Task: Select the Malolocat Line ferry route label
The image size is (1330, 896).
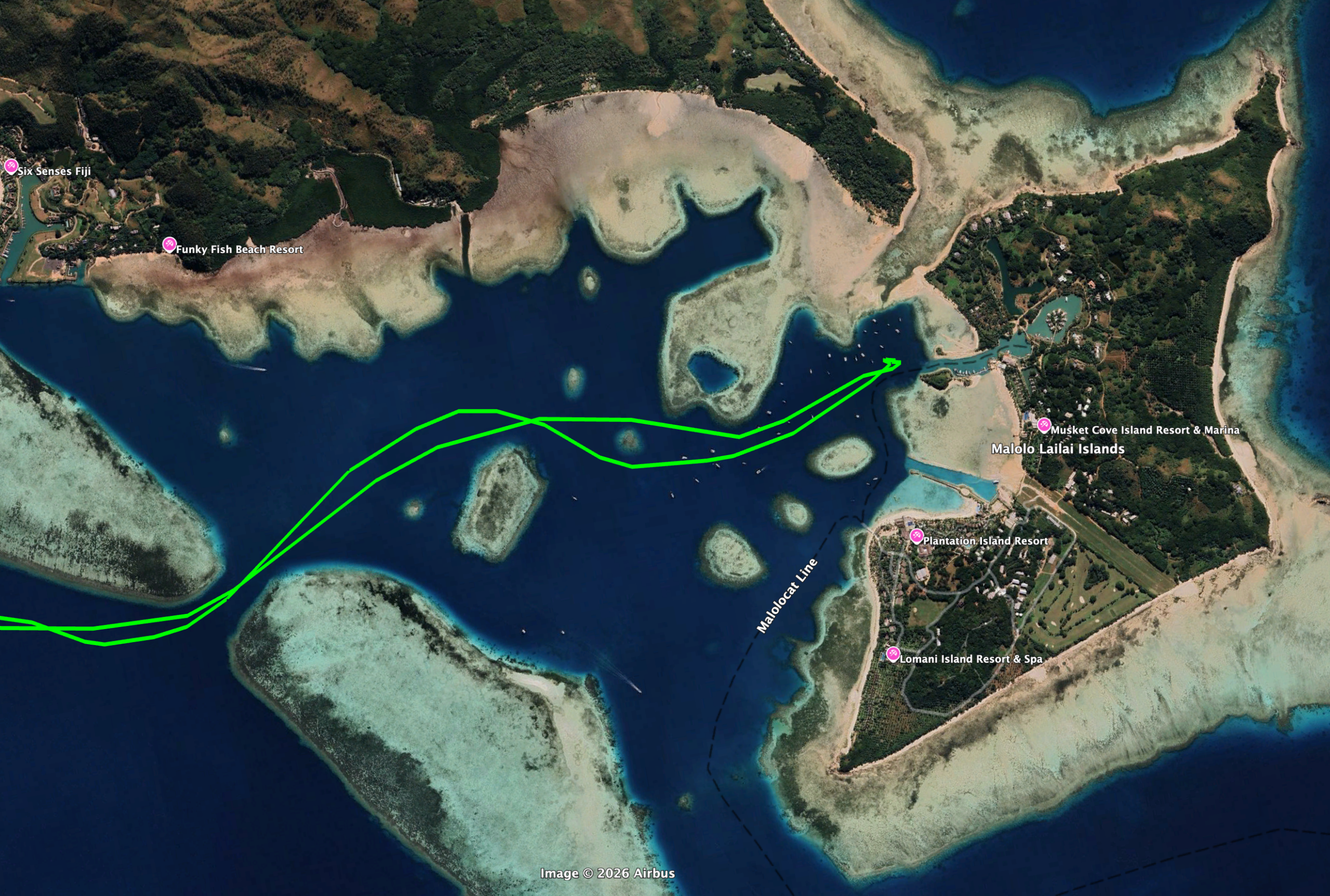Action: click(x=787, y=597)
